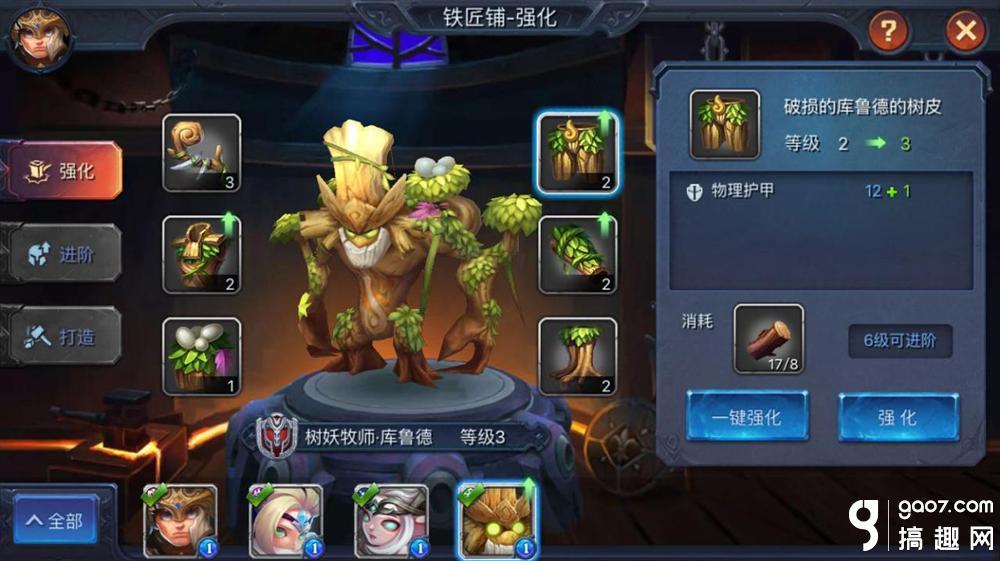1000x561 pixels.
Task: Expand the 全部 hero filter
Action: coord(55,521)
